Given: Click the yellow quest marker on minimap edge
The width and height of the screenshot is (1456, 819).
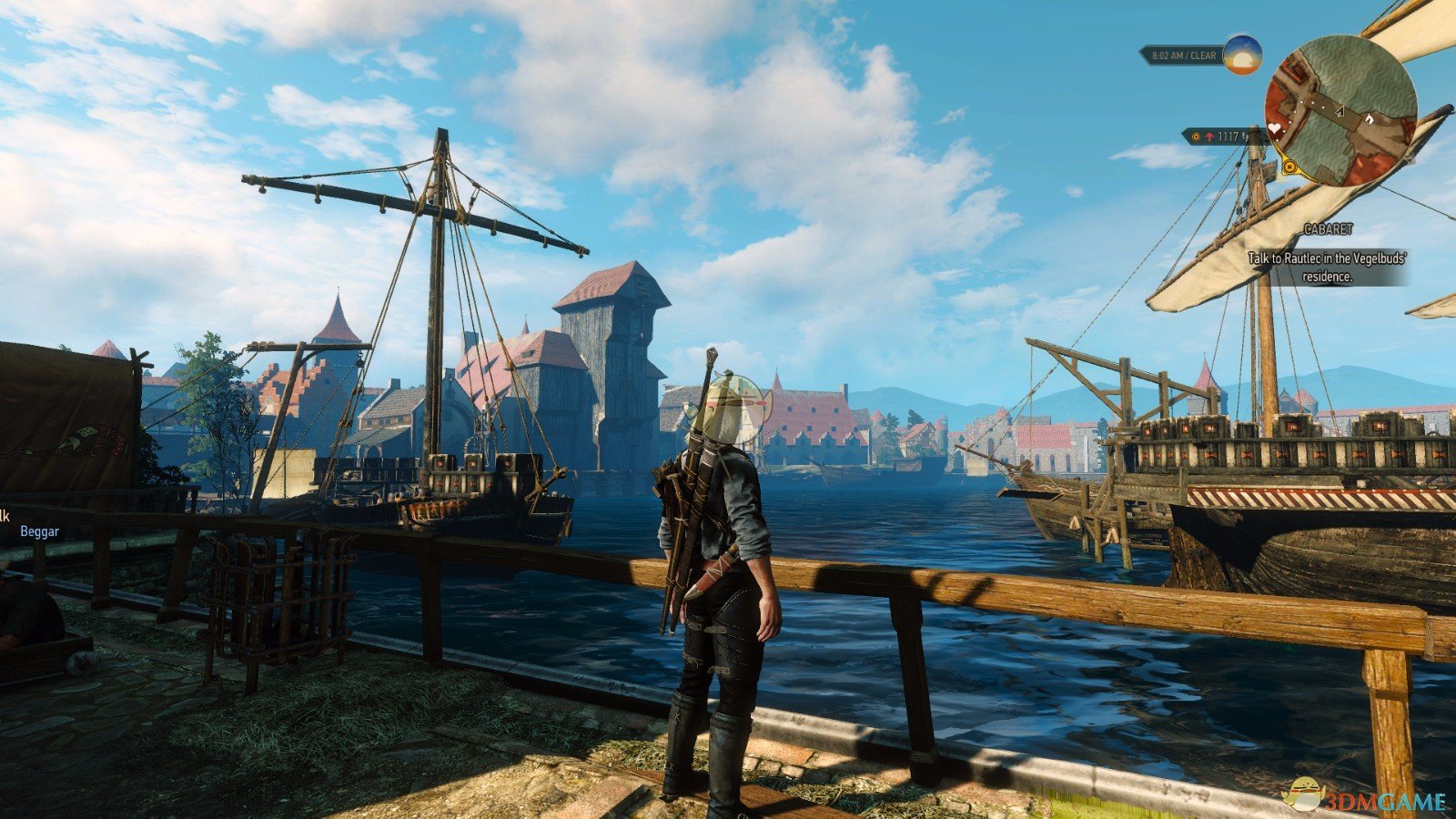Looking at the screenshot, I should pyautogui.click(x=1289, y=167).
